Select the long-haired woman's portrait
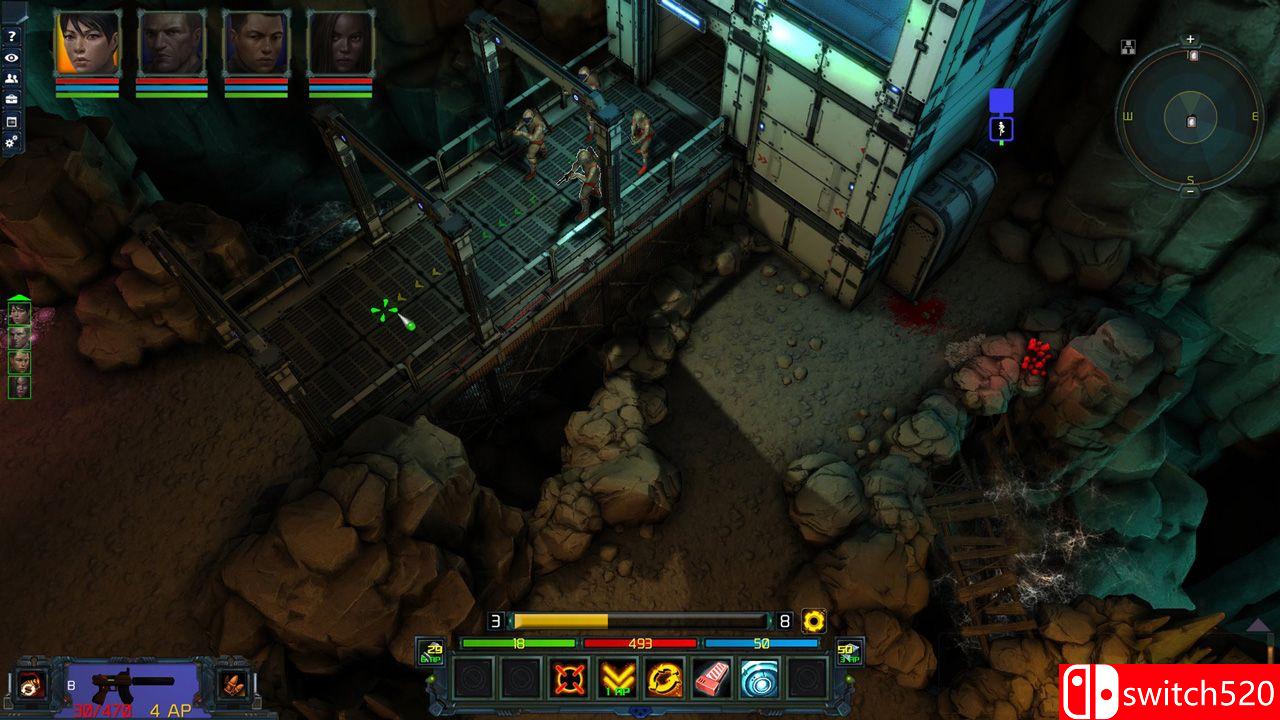This screenshot has width=1280, height=720. click(x=340, y=44)
